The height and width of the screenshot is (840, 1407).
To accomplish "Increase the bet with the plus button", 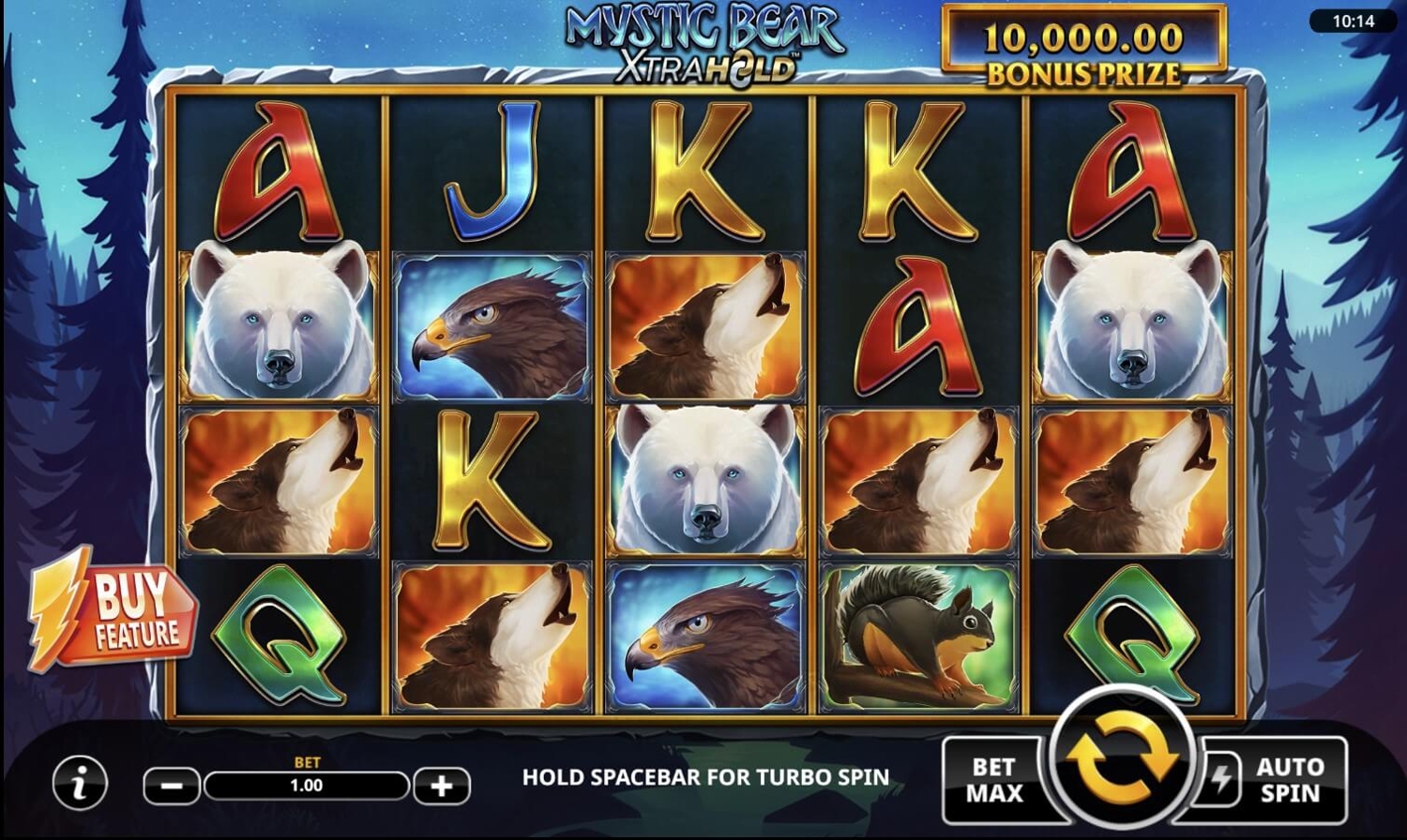I will (x=441, y=787).
